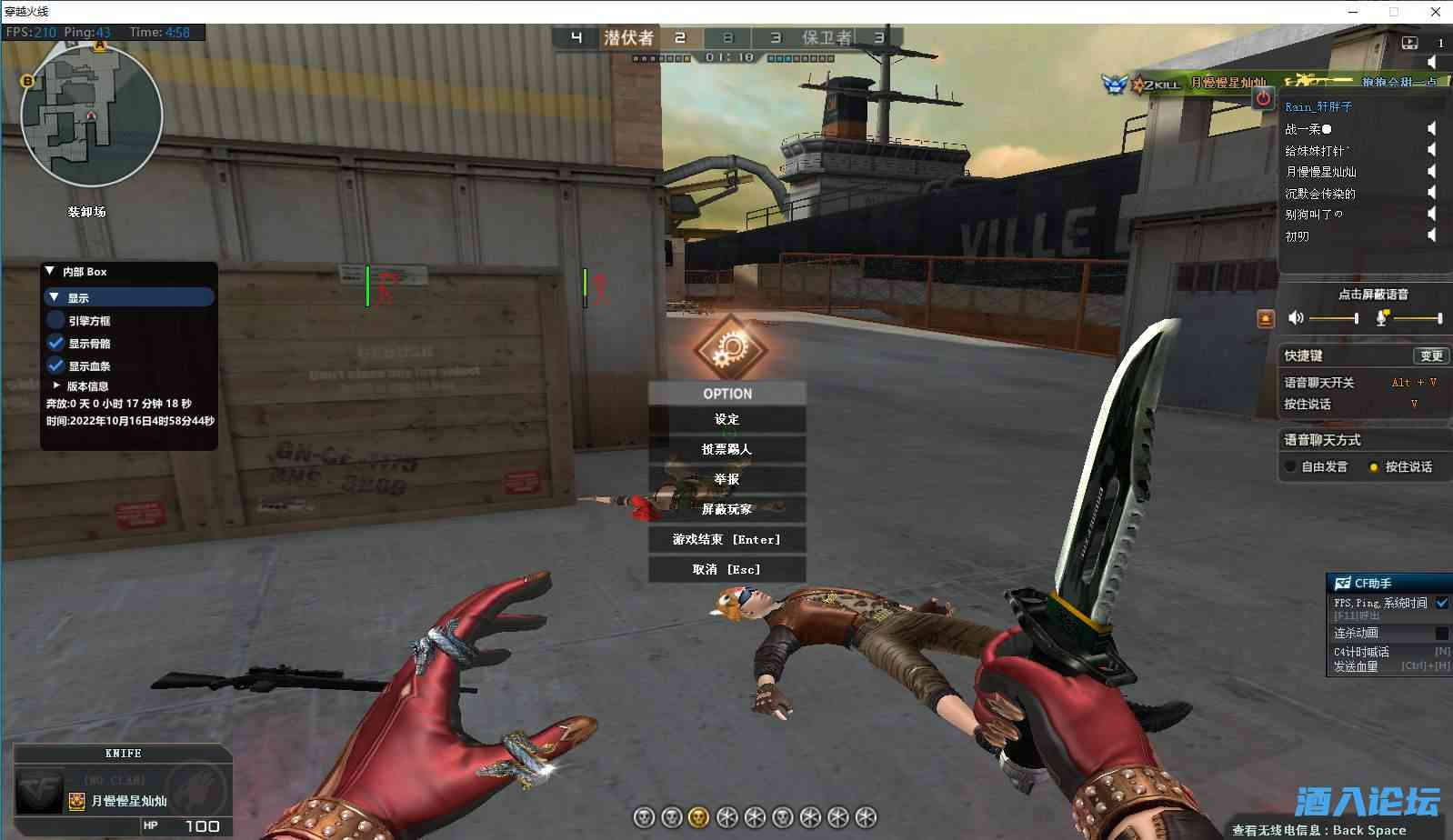This screenshot has height=840, width=1453.
Task: Disable the 显示骨骼 checkbox
Action: point(56,343)
